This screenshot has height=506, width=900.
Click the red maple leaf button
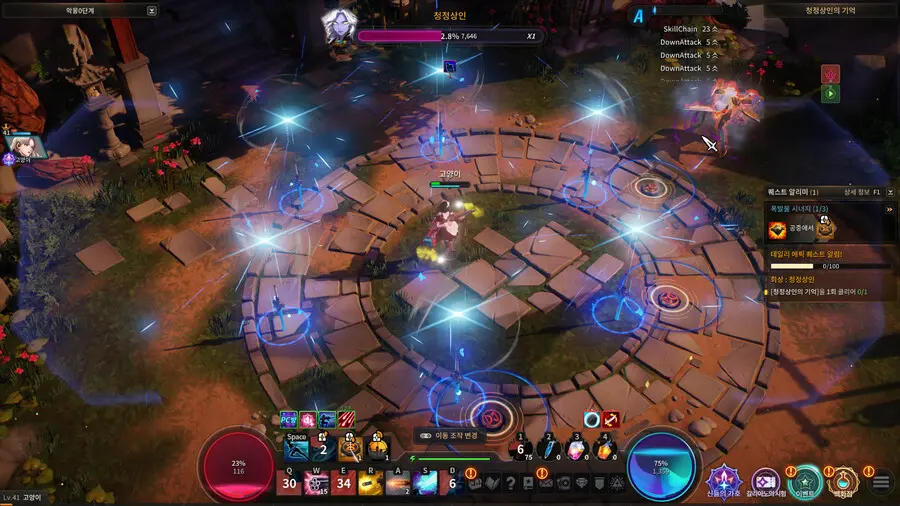(830, 74)
